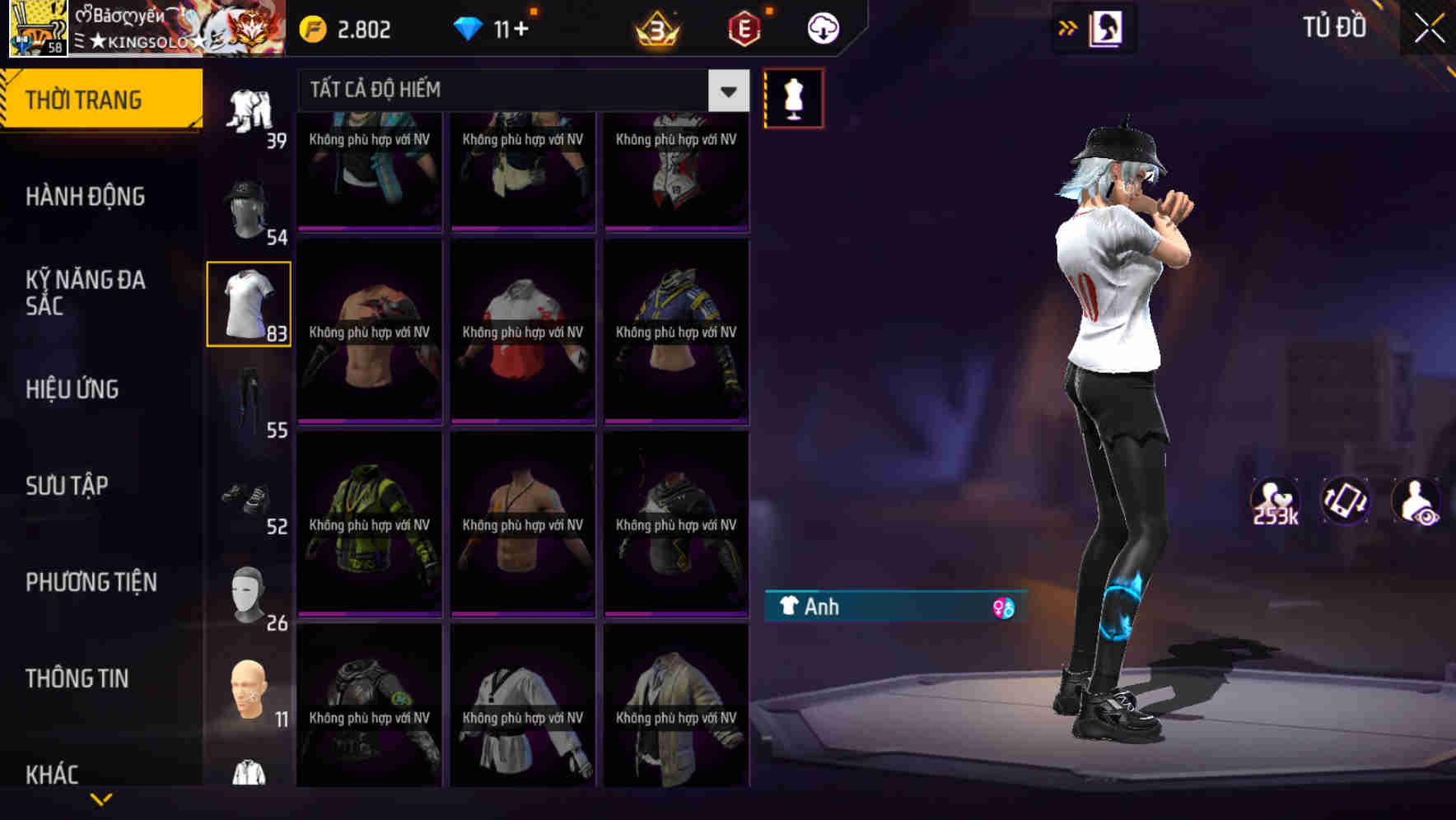The image size is (1456, 820).
Task: Open the character appearance preview eye icon
Action: tap(1416, 501)
